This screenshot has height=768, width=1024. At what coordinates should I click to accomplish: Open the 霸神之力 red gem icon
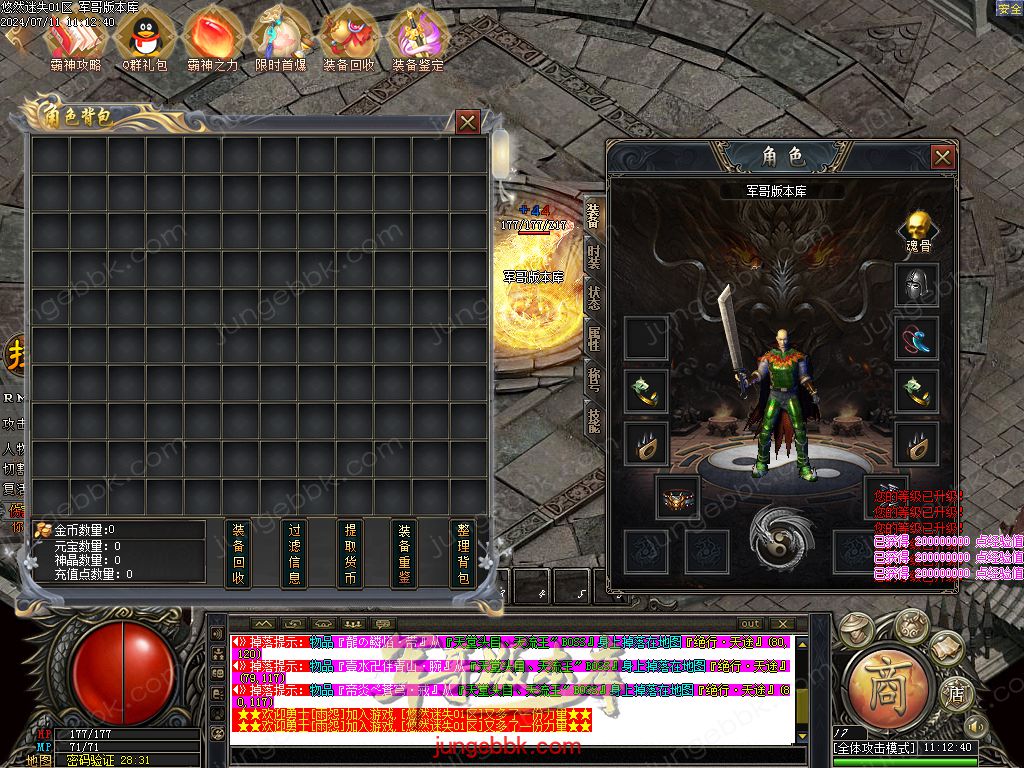[212, 39]
